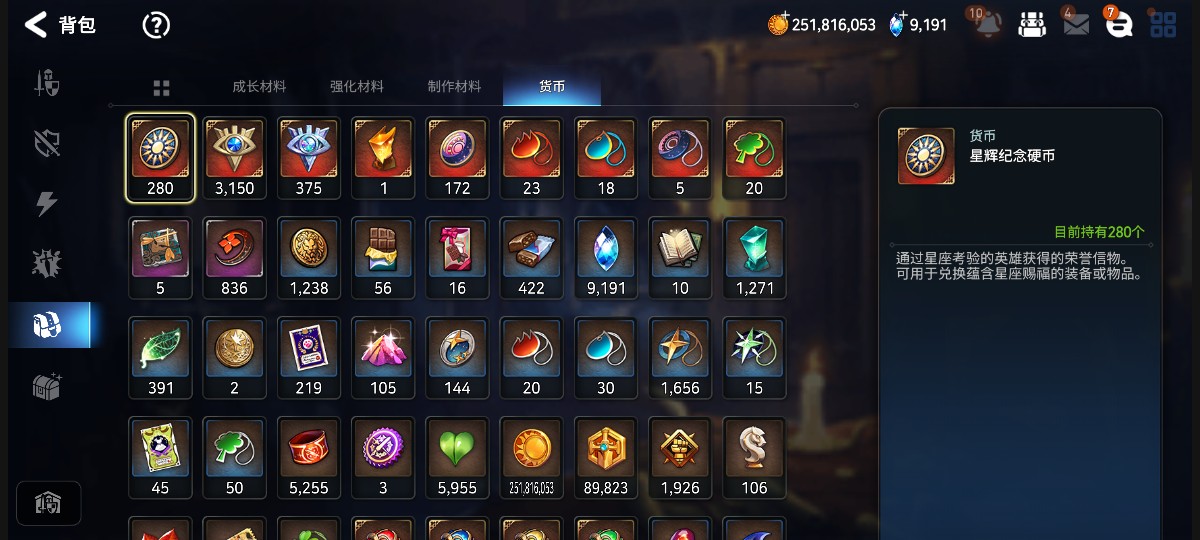Image resolution: width=1200 pixels, height=540 pixels.
Task: Select the star coin slot holding 280
Action: (x=160, y=158)
